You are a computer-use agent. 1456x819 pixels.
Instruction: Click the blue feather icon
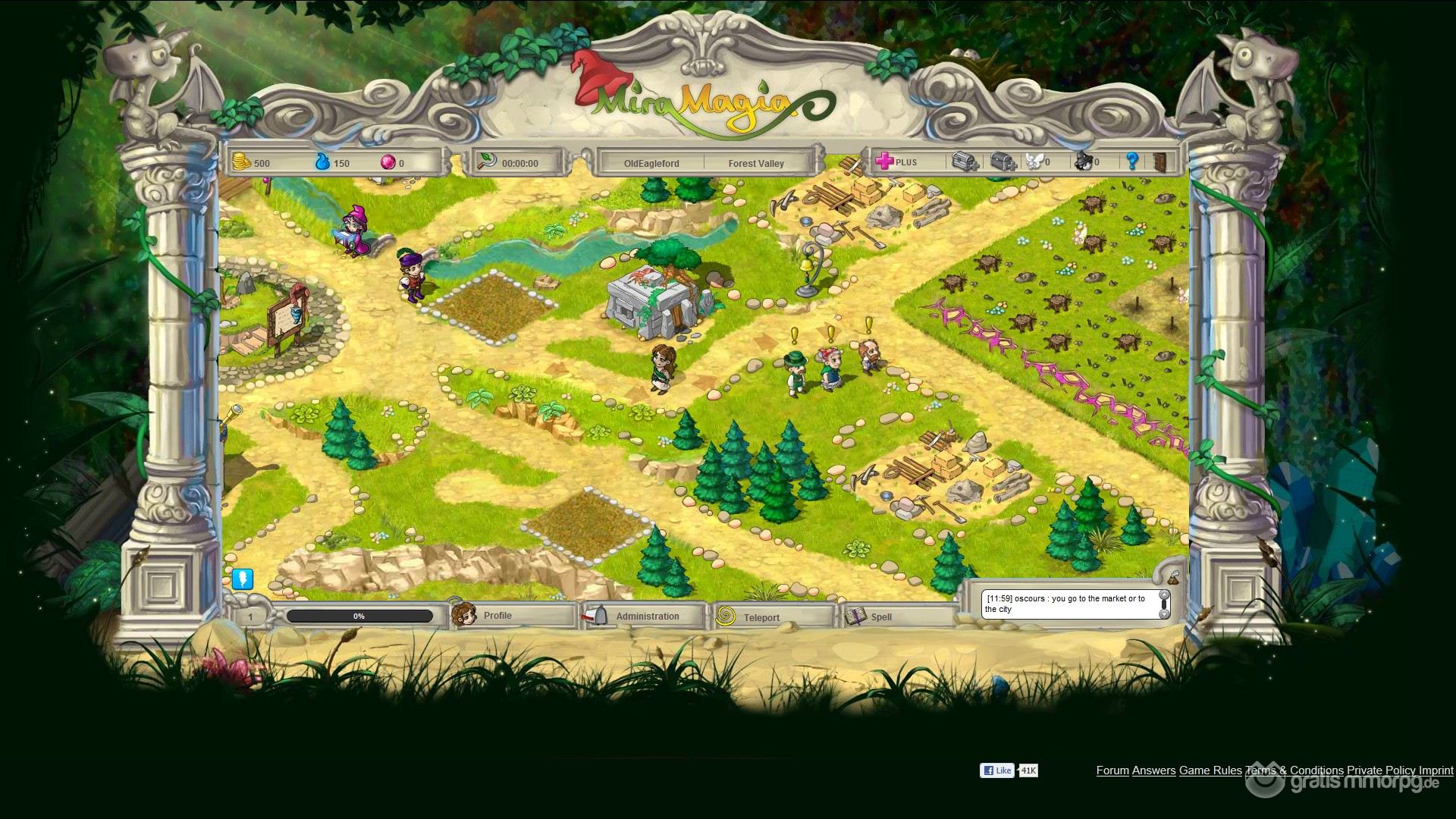[x=242, y=579]
